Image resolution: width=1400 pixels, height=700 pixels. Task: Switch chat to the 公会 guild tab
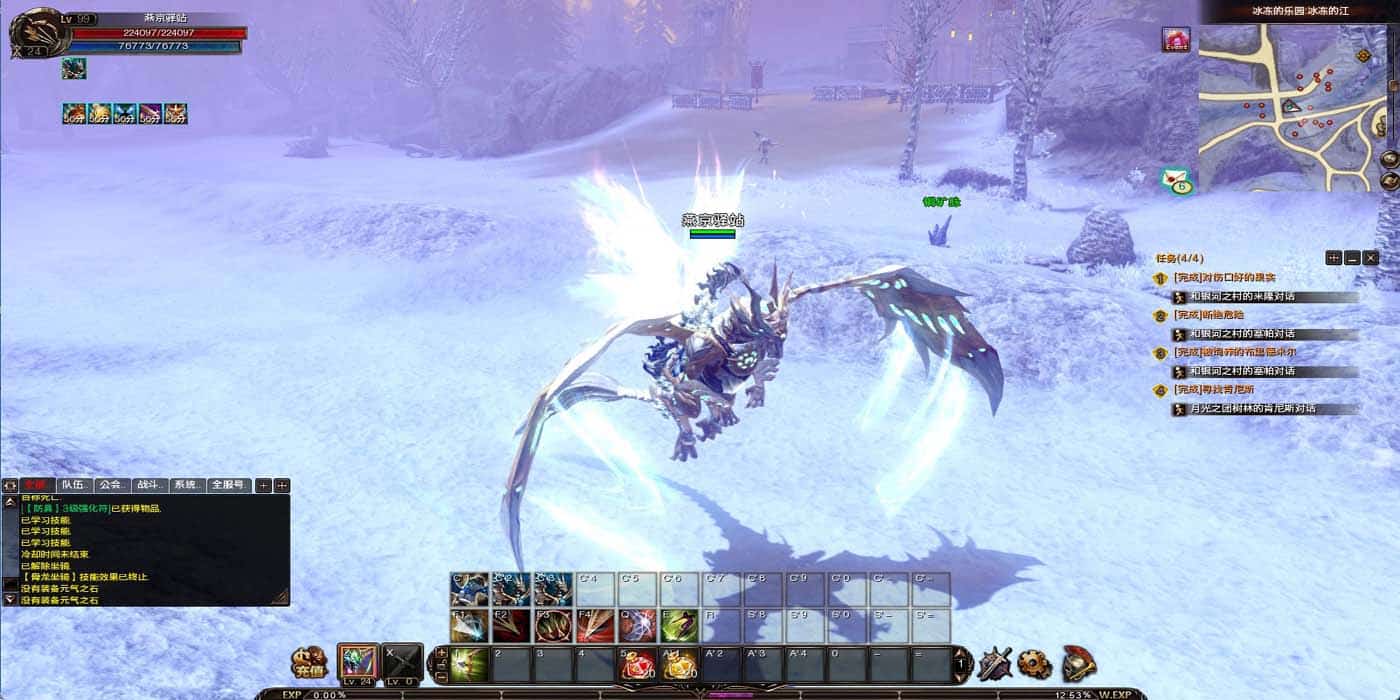[x=112, y=485]
